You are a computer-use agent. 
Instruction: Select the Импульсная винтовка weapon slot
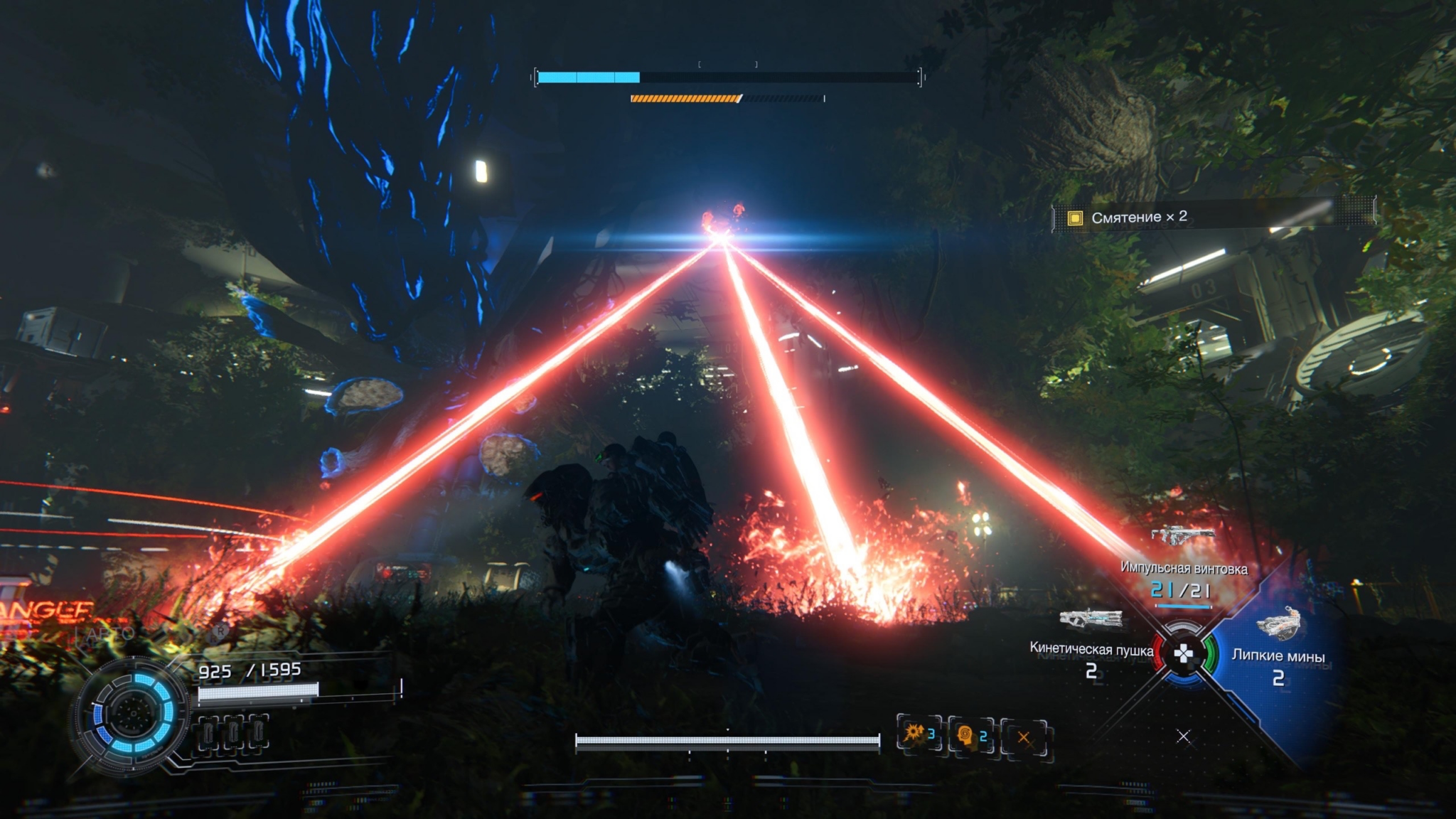[1183, 569]
